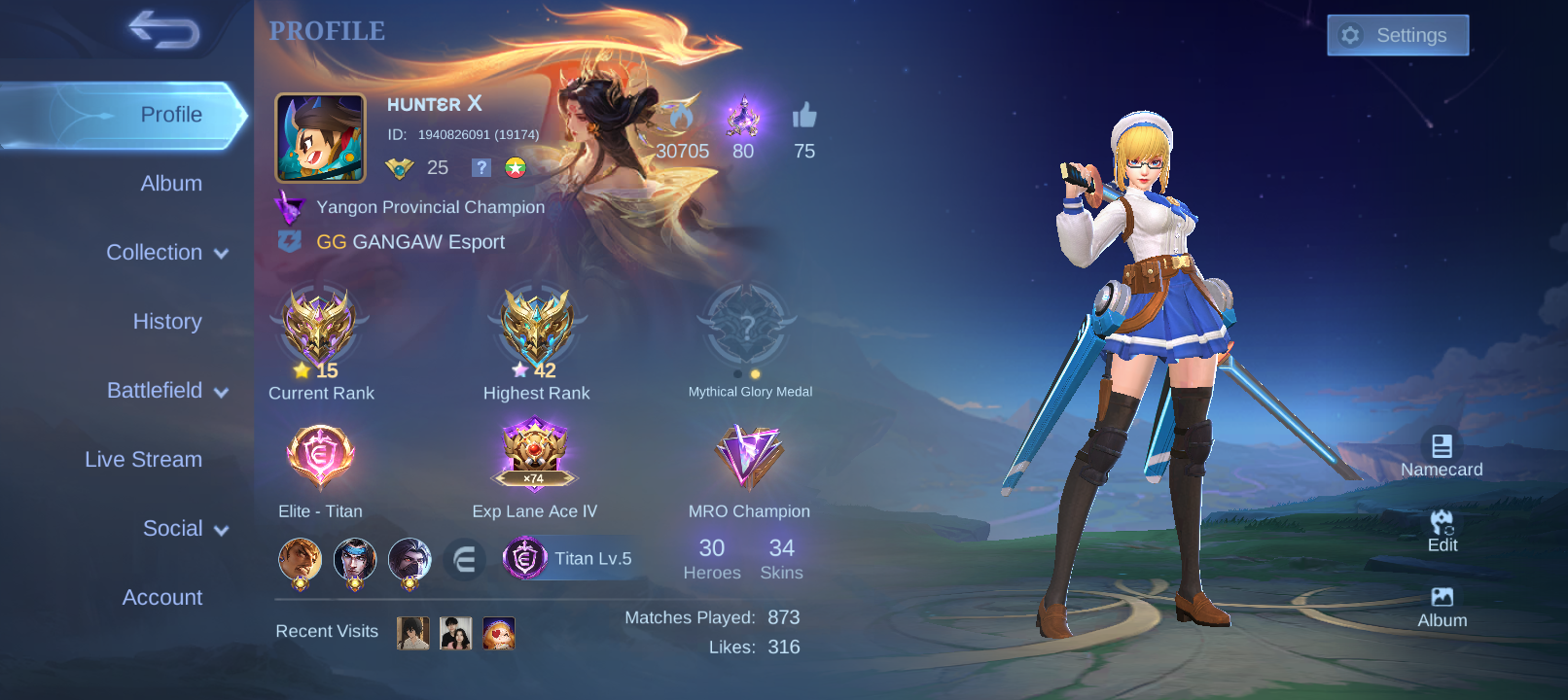Click the Myanmar flag icon near player ID
The width and height of the screenshot is (1568, 700).
pos(515,167)
